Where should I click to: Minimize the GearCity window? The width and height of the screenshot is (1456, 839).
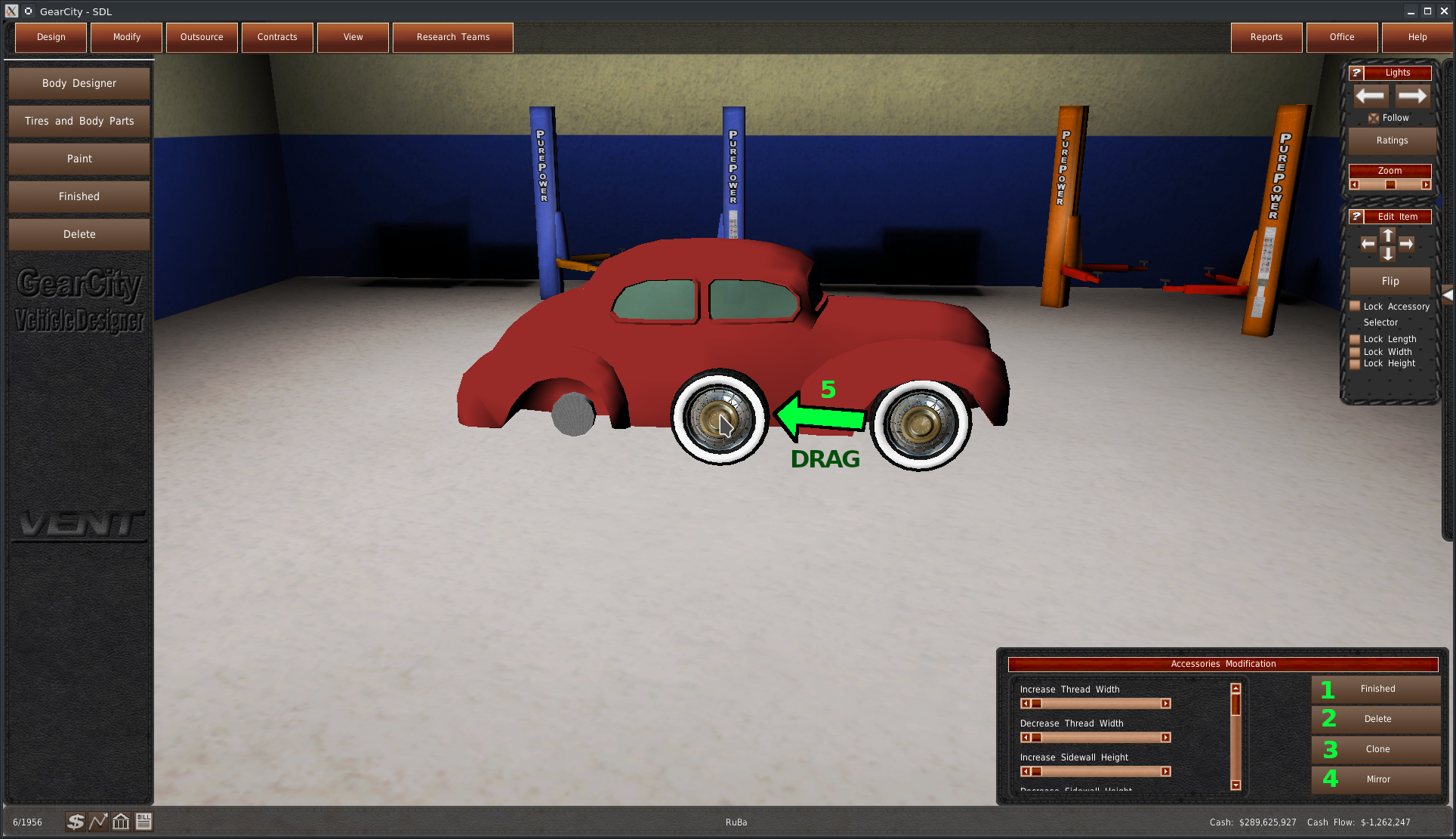click(x=1410, y=11)
